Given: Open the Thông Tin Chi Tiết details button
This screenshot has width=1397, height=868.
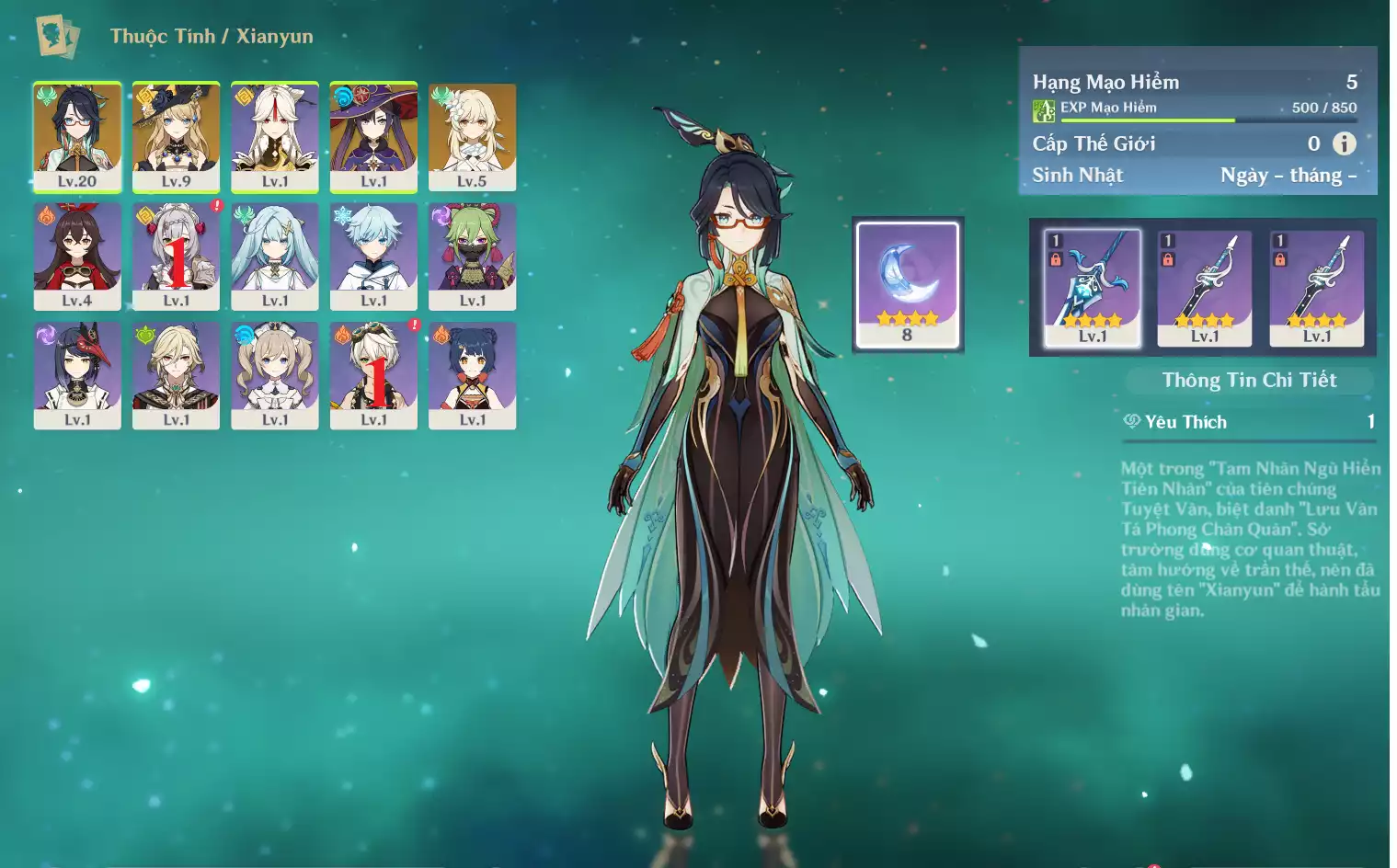Looking at the screenshot, I should [x=1249, y=381].
